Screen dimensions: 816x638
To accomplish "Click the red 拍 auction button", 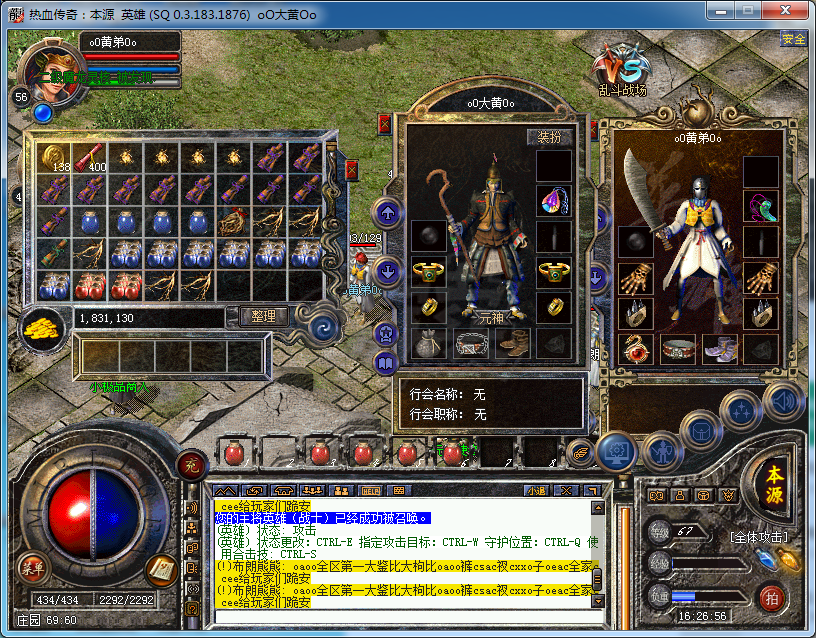I will pyautogui.click(x=771, y=597).
